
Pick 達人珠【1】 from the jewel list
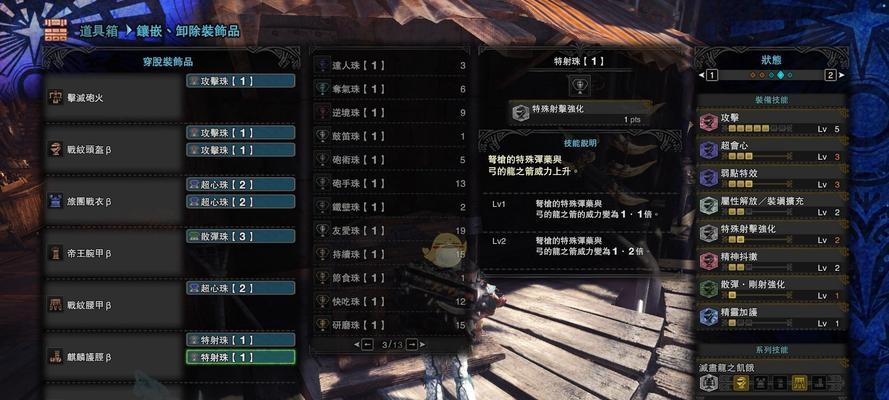click(x=392, y=65)
